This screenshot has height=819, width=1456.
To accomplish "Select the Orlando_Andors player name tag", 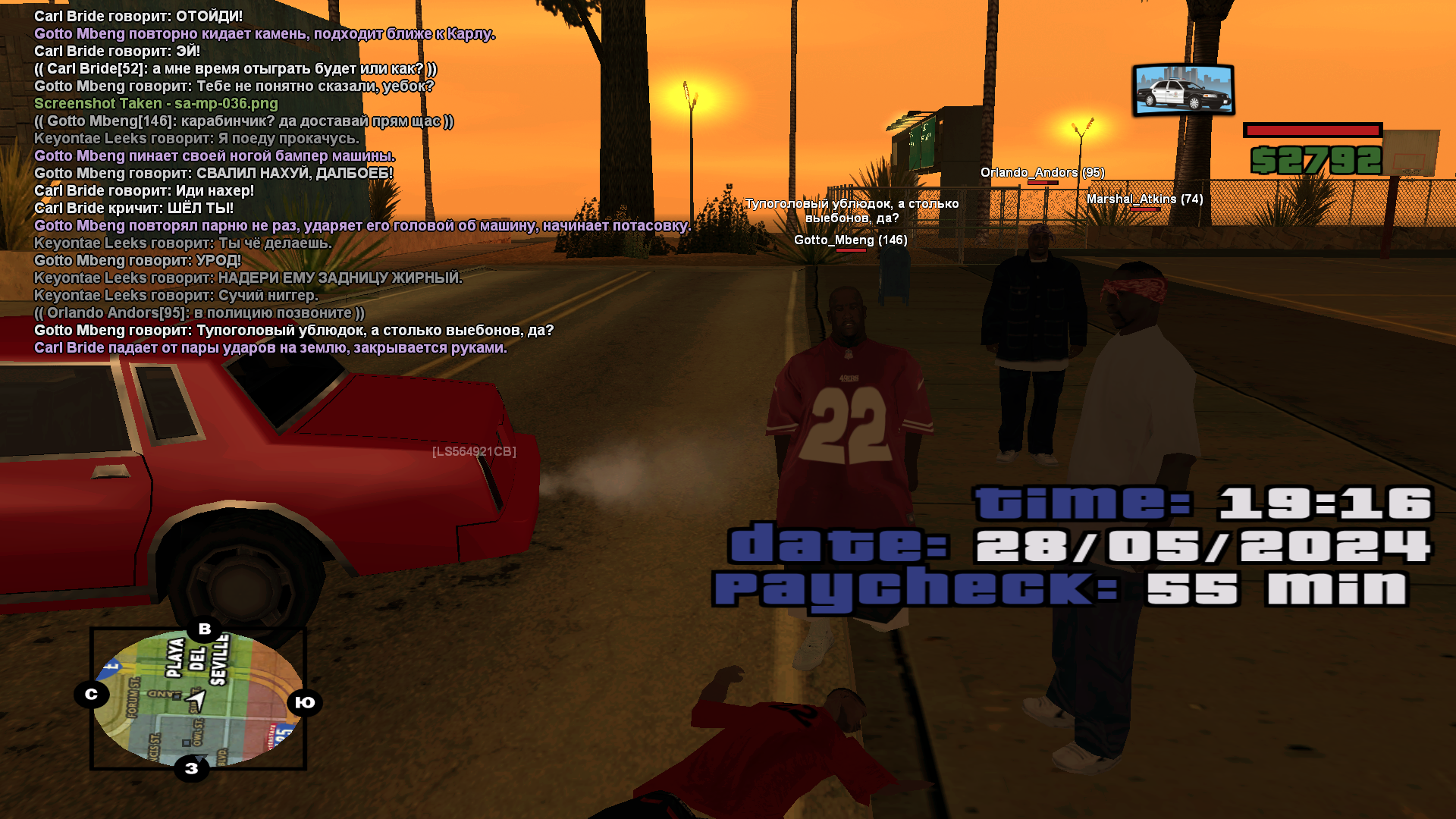I will pyautogui.click(x=1042, y=173).
